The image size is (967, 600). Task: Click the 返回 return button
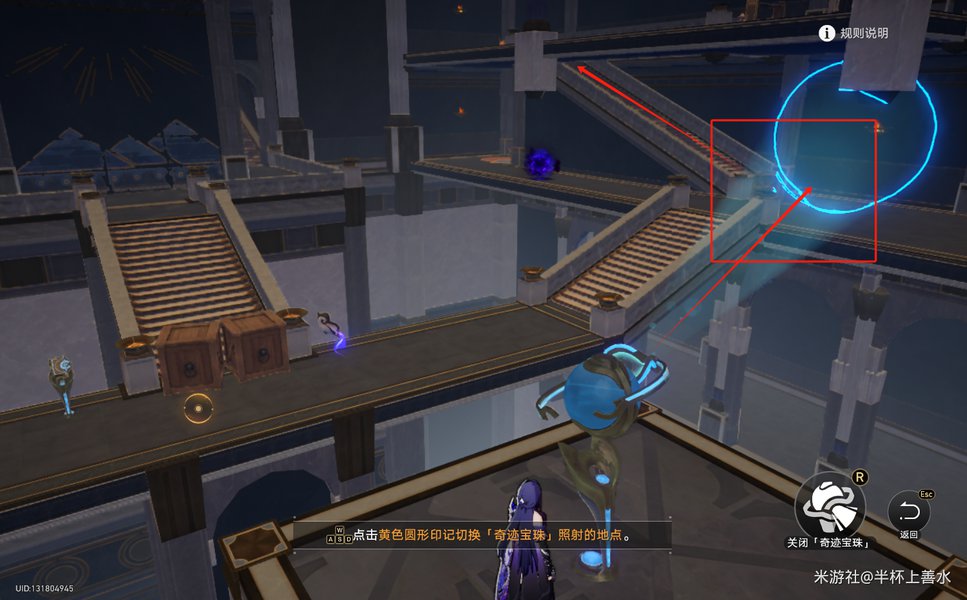pyautogui.click(x=908, y=513)
